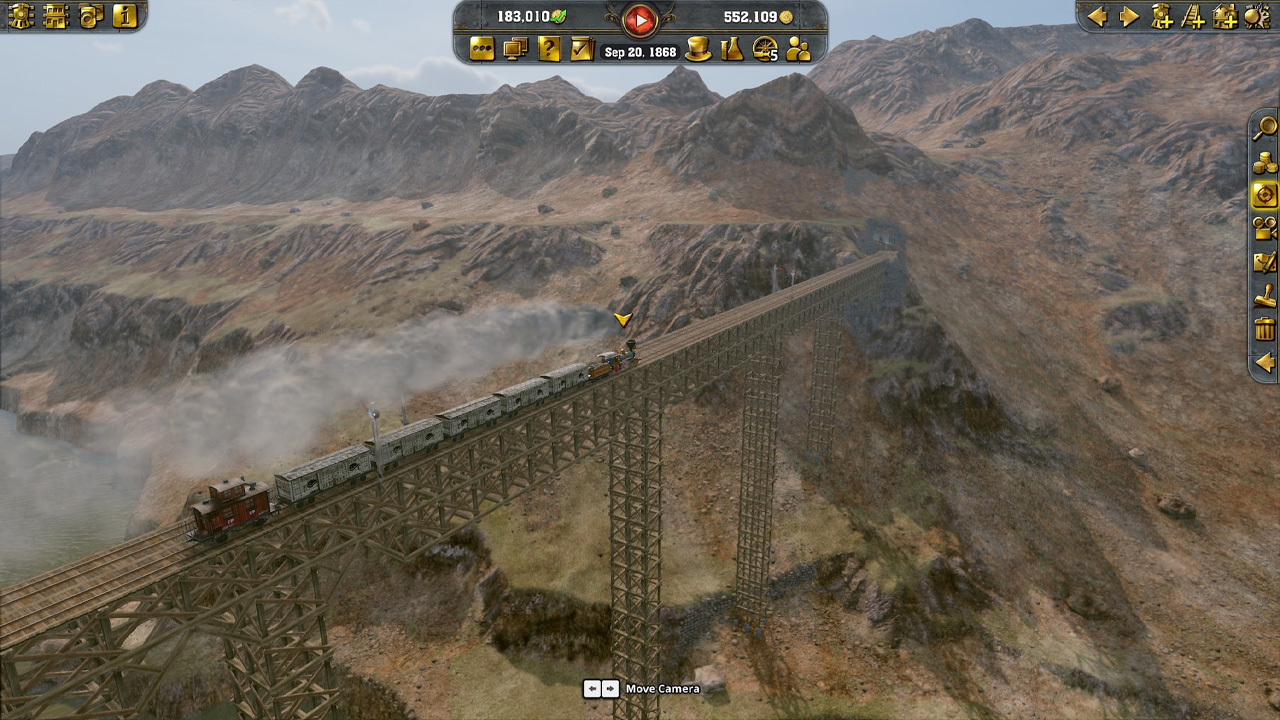Click the camera snapshots icon
This screenshot has width=1280, height=720.
coord(91,15)
